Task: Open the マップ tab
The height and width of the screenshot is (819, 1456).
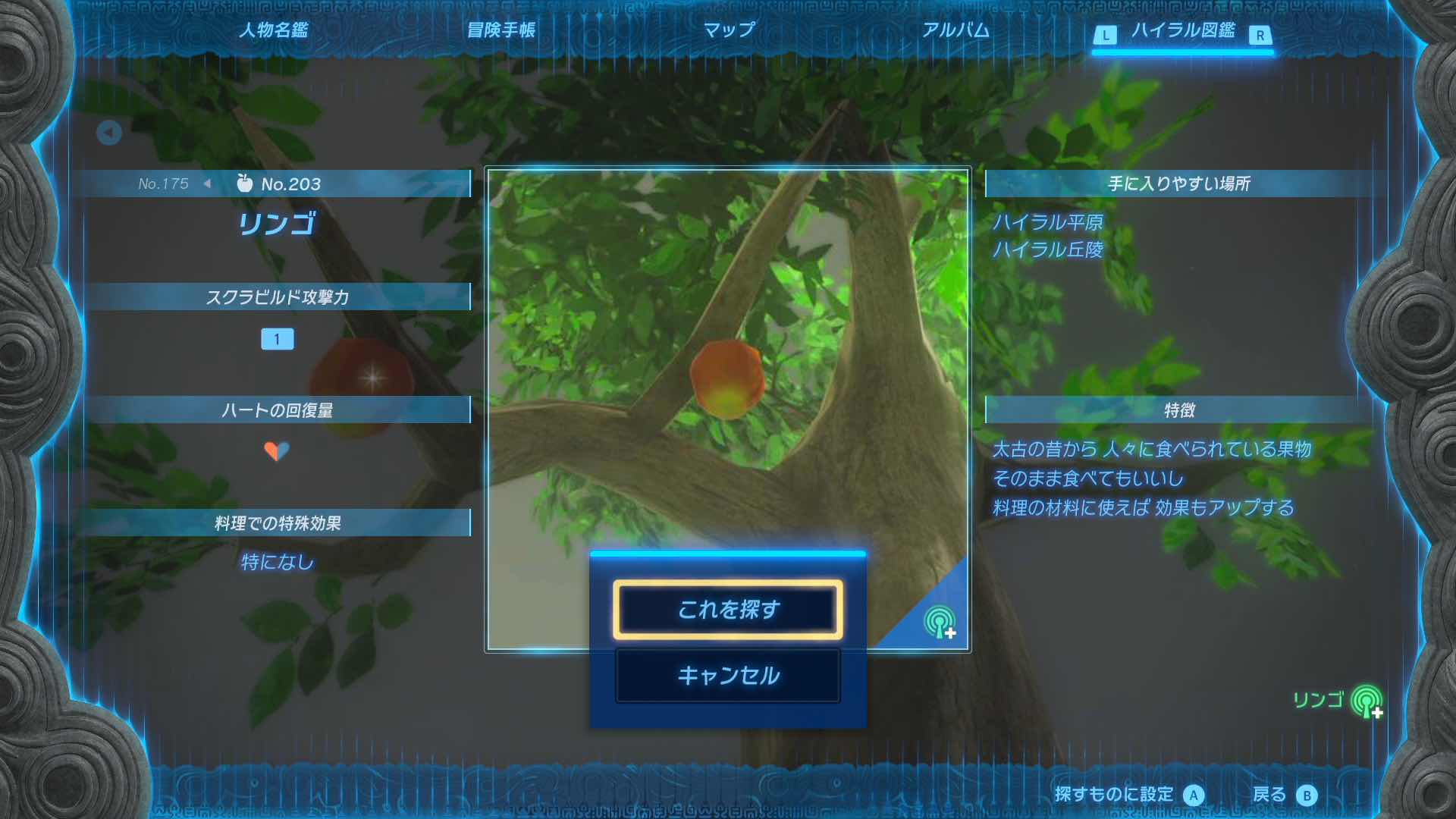Action: coord(729,32)
